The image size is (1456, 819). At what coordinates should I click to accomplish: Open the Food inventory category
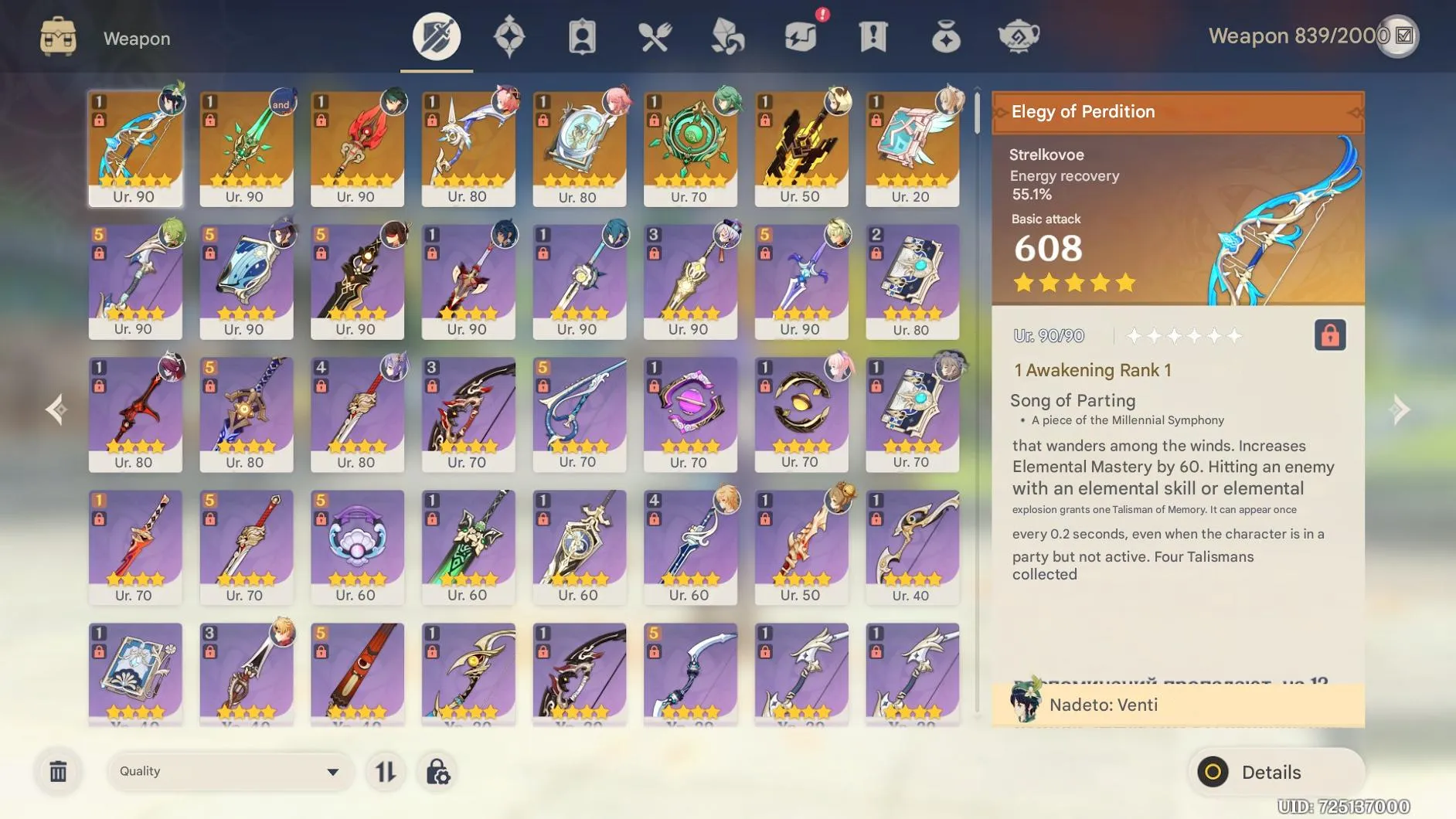[655, 36]
